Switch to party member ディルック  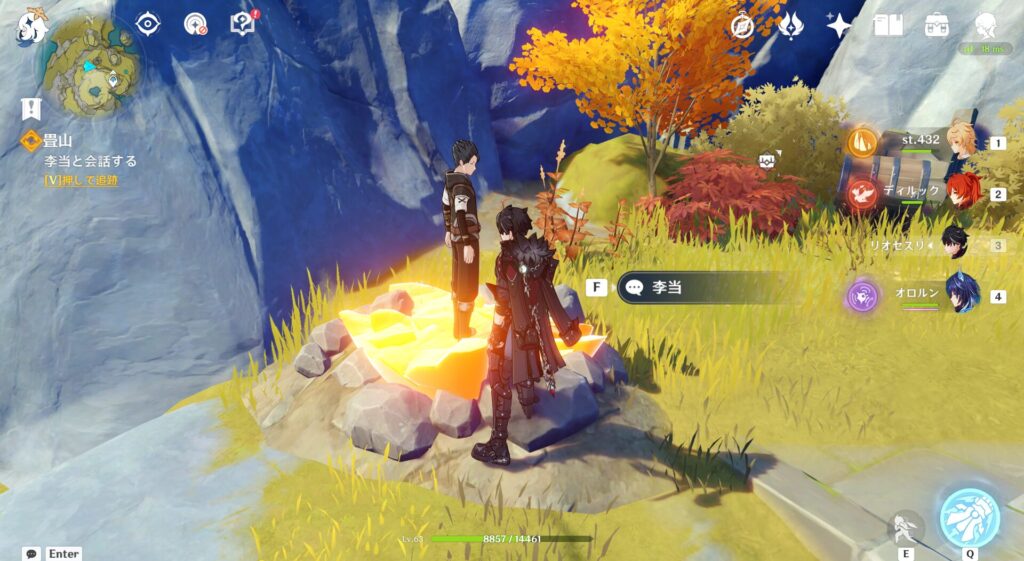coord(962,191)
